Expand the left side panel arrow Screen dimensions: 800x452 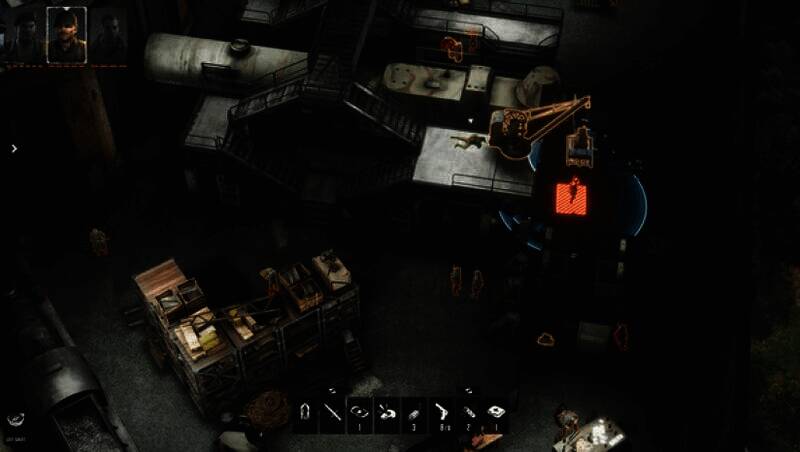click(x=14, y=149)
